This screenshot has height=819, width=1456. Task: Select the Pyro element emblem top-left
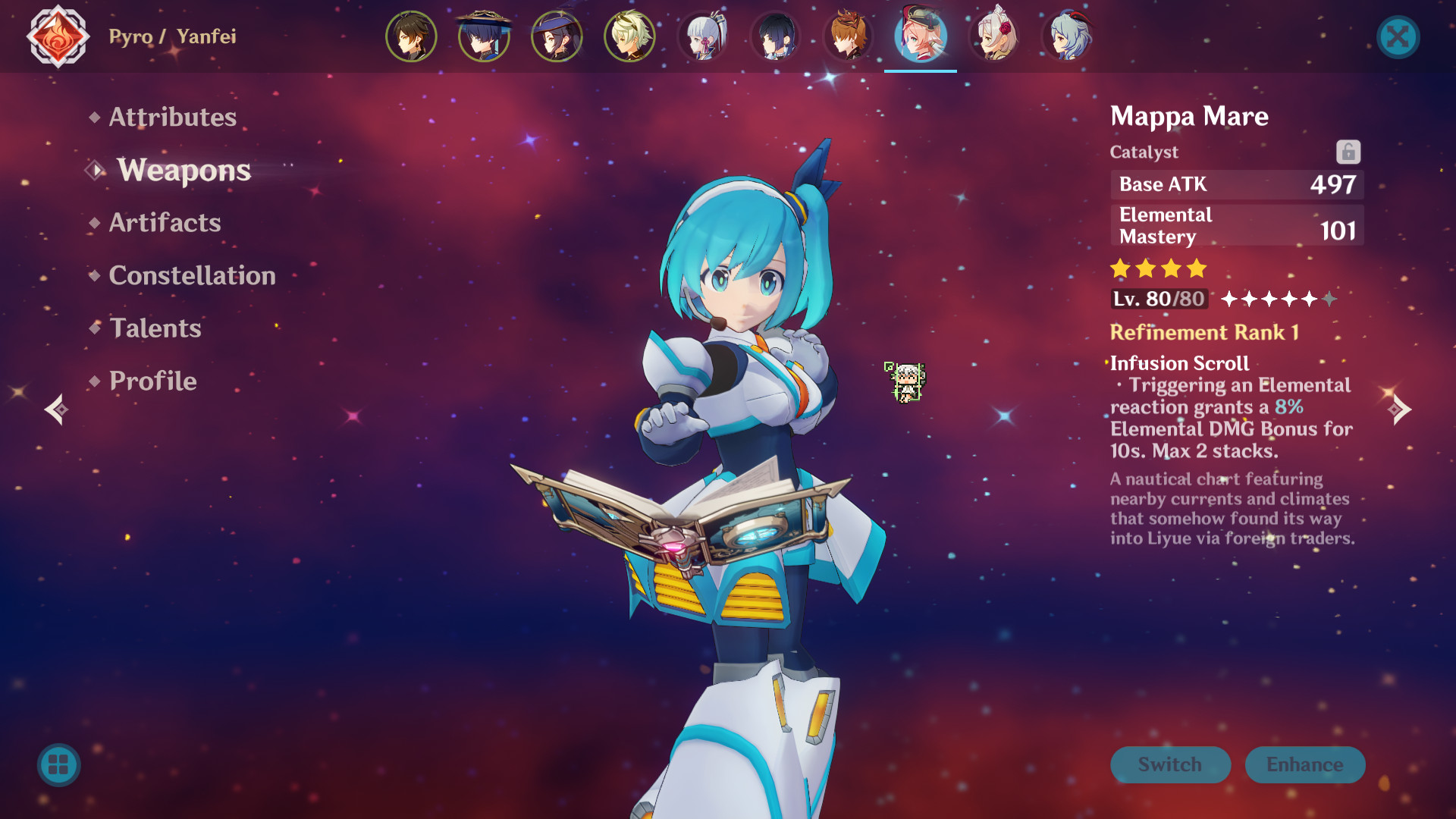point(57,36)
